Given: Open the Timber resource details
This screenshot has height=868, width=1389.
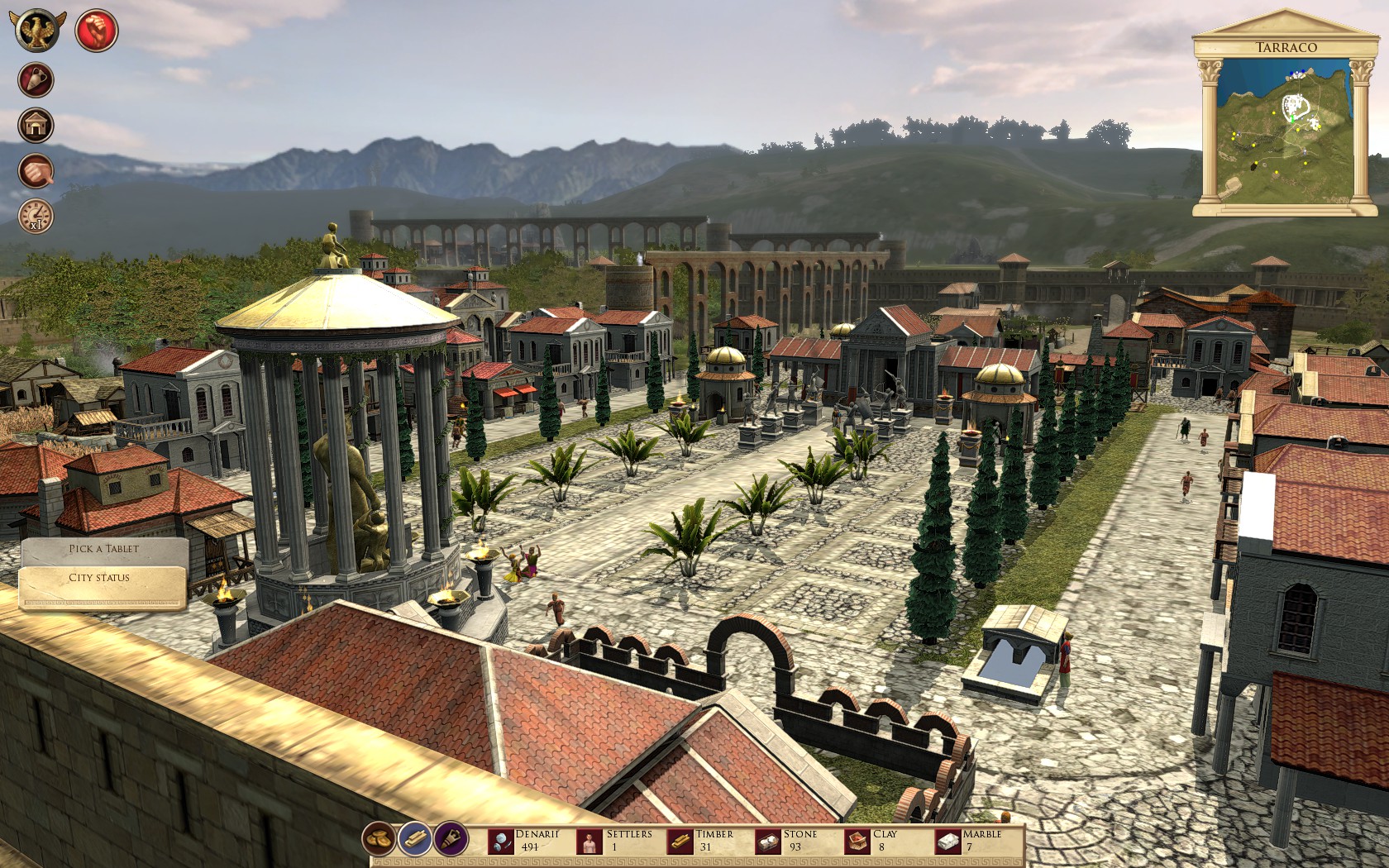Looking at the screenshot, I should [678, 840].
